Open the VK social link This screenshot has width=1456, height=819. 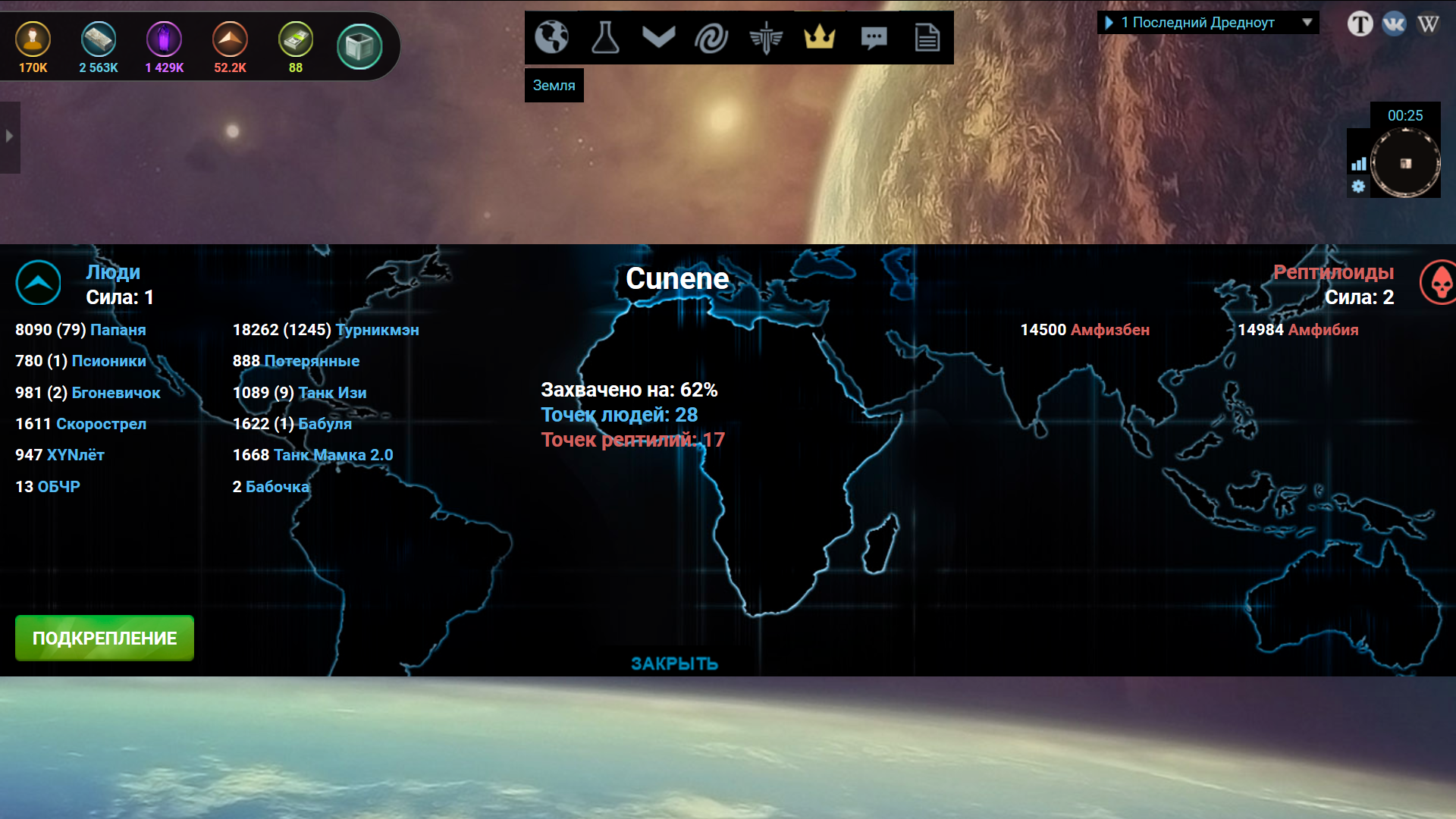point(1394,24)
